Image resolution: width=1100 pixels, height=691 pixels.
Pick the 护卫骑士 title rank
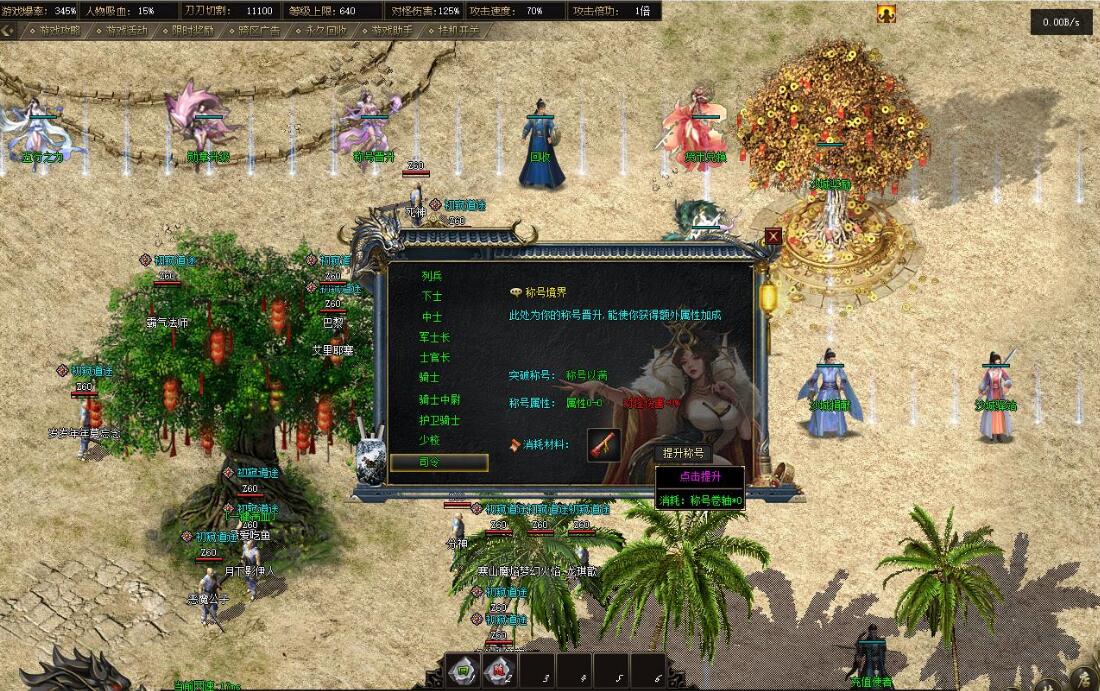click(439, 420)
